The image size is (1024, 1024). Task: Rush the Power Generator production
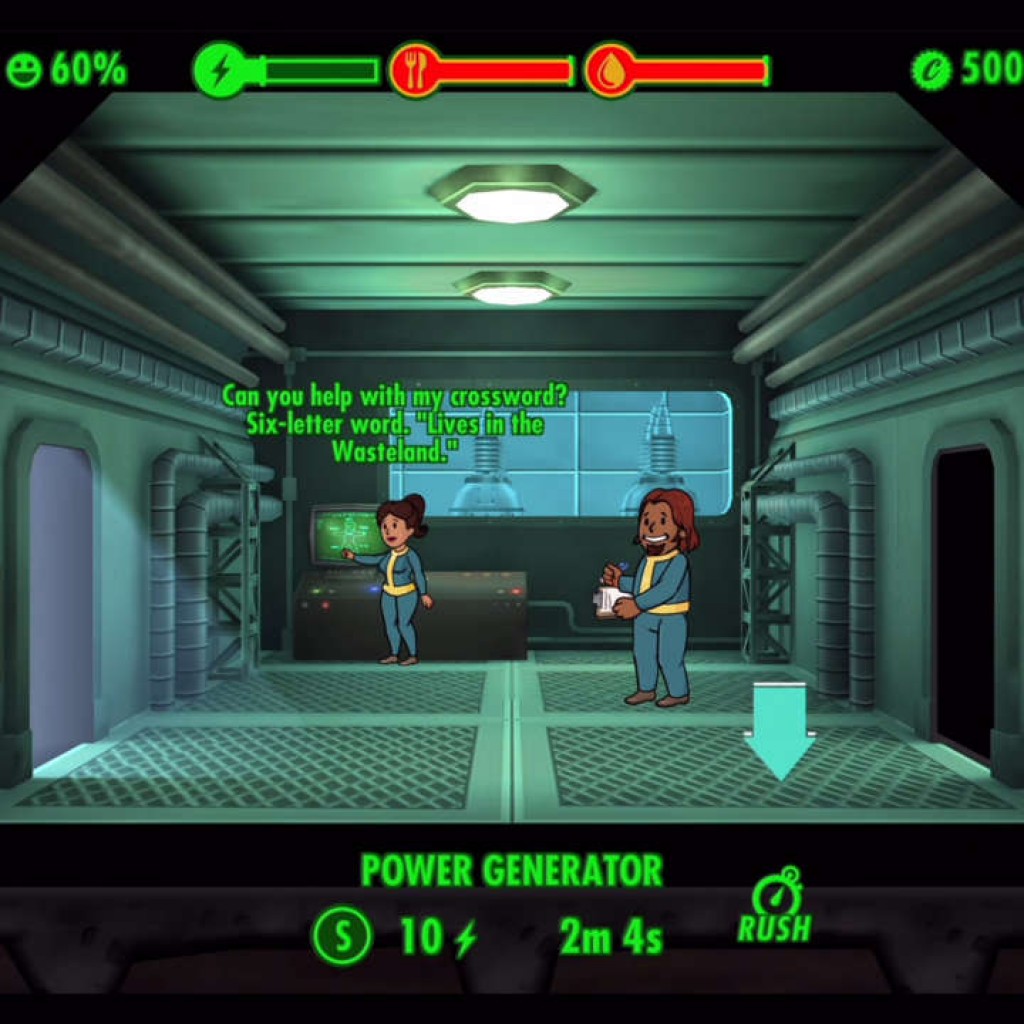tap(775, 907)
